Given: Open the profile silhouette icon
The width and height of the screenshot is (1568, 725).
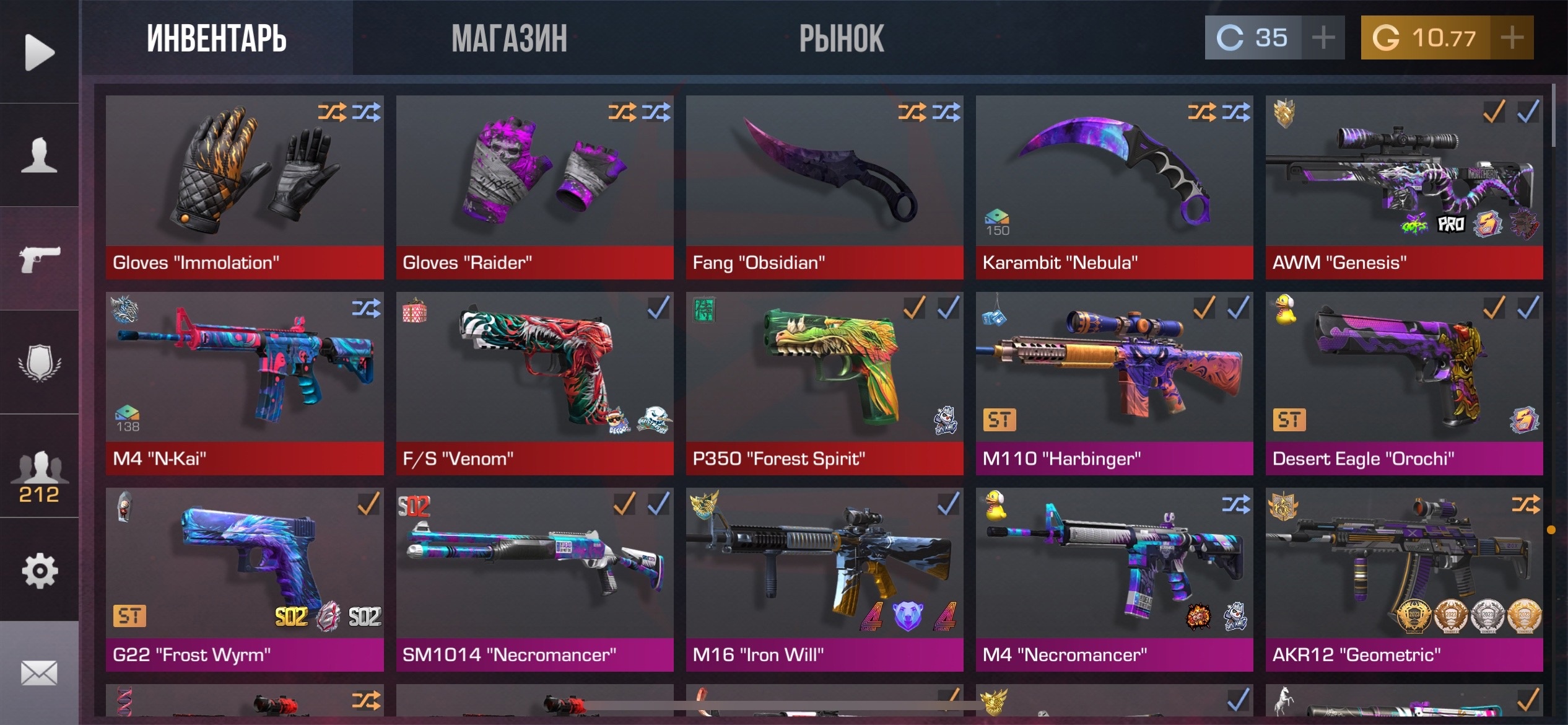Looking at the screenshot, I should point(39,155).
